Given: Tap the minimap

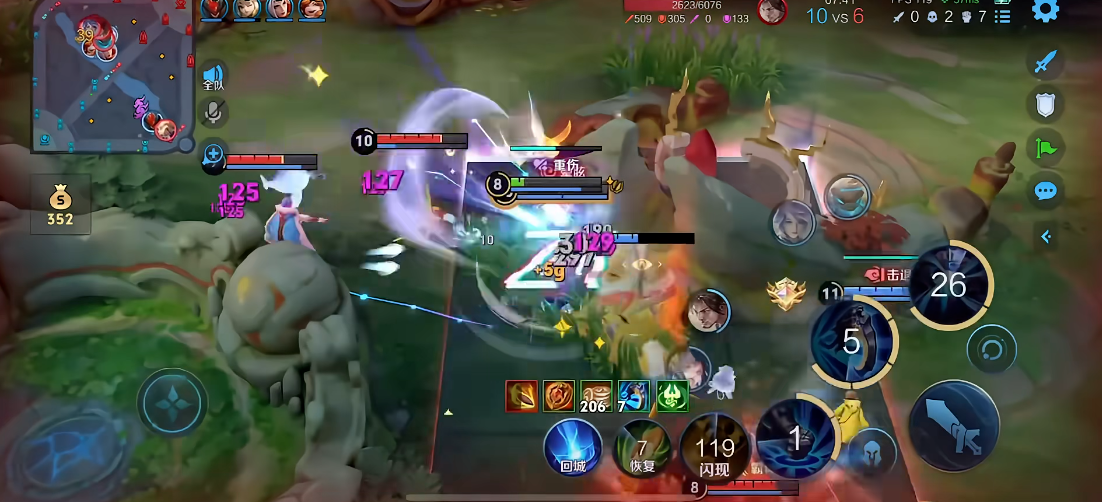Looking at the screenshot, I should (110, 76).
